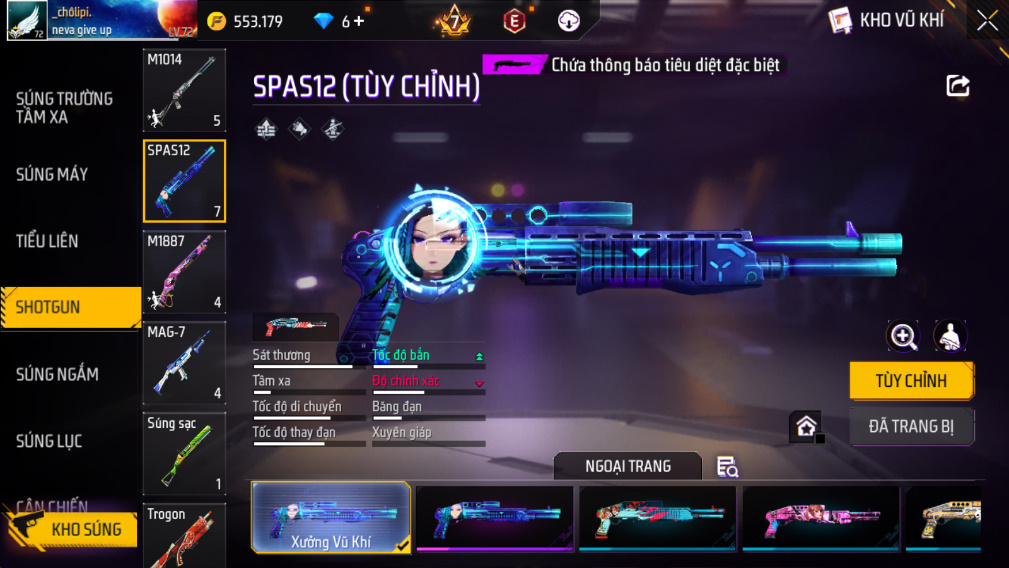The height and width of the screenshot is (568, 1009).
Task: Zoom in on weapon with magnifier icon
Action: tap(903, 337)
